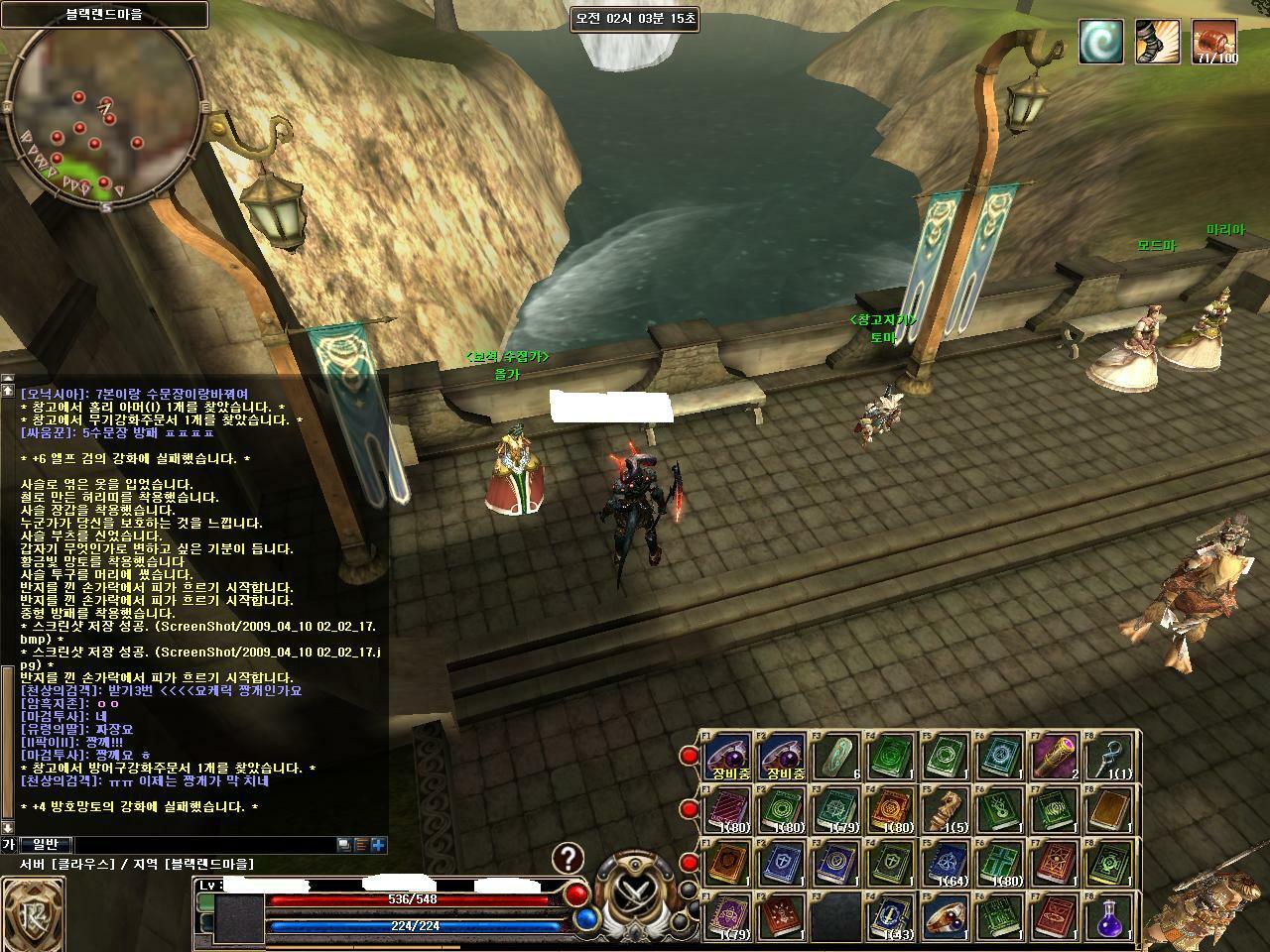
Task: Select the silver hook item slot
Action: [1109, 758]
